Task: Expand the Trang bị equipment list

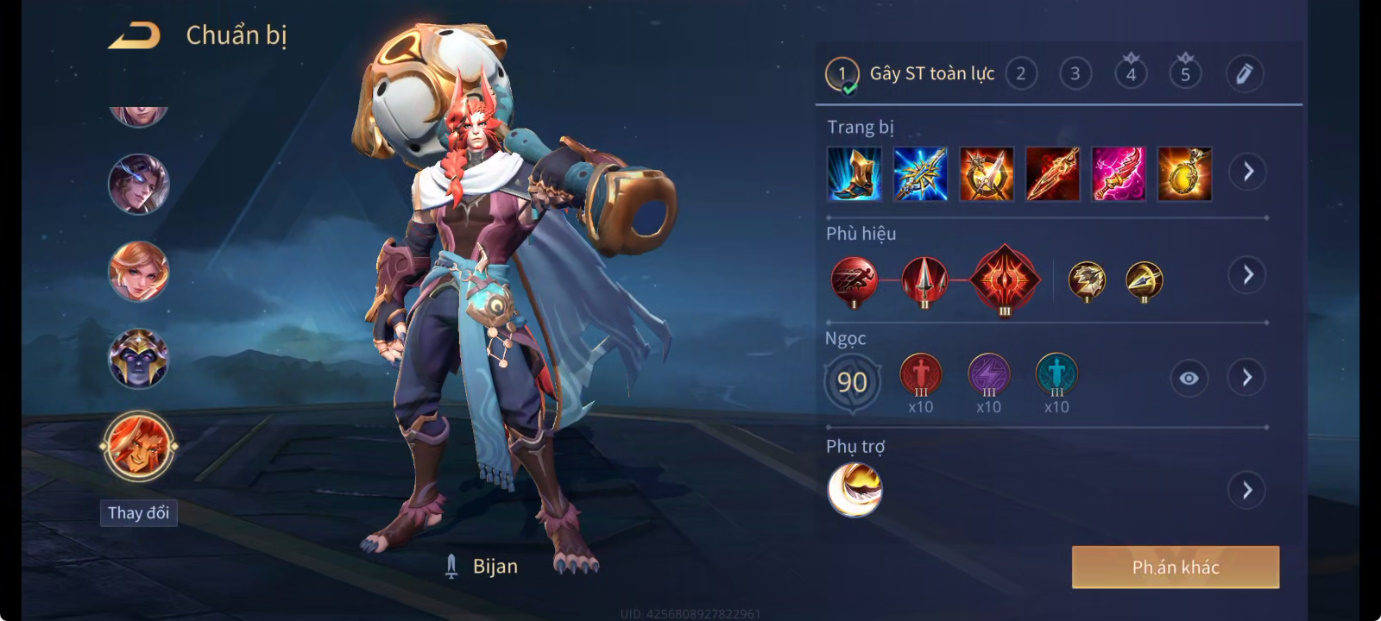Action: tap(1247, 172)
